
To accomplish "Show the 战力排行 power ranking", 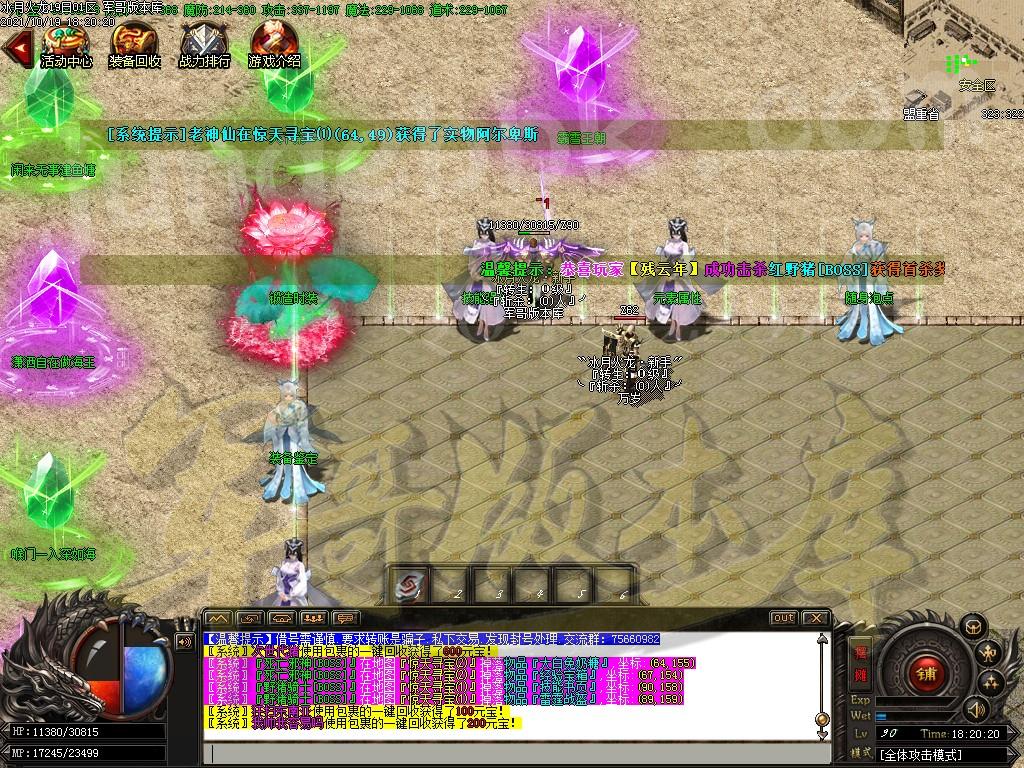I will tap(204, 44).
